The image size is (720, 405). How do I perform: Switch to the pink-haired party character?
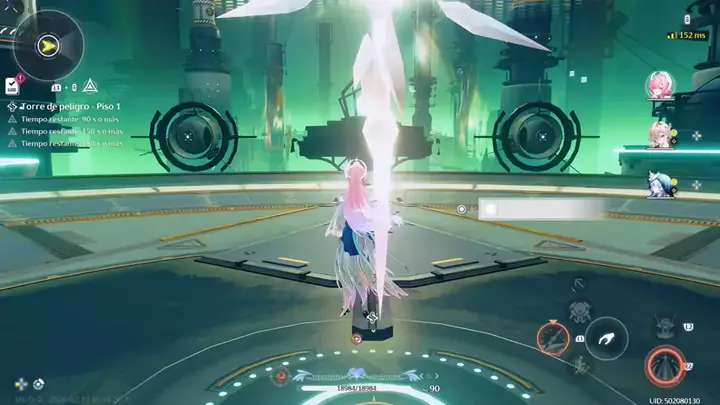click(x=658, y=84)
